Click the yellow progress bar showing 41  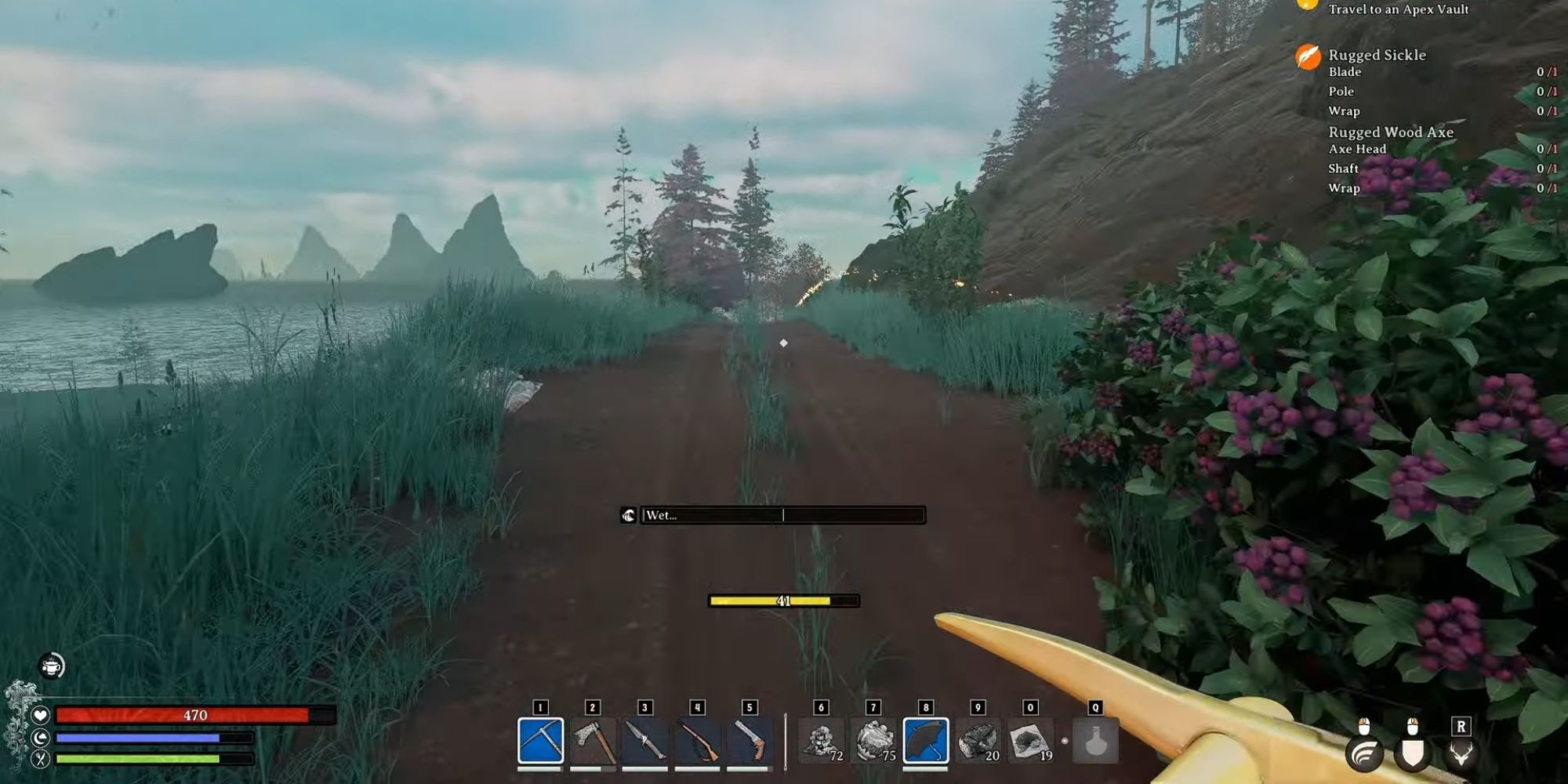pos(782,600)
